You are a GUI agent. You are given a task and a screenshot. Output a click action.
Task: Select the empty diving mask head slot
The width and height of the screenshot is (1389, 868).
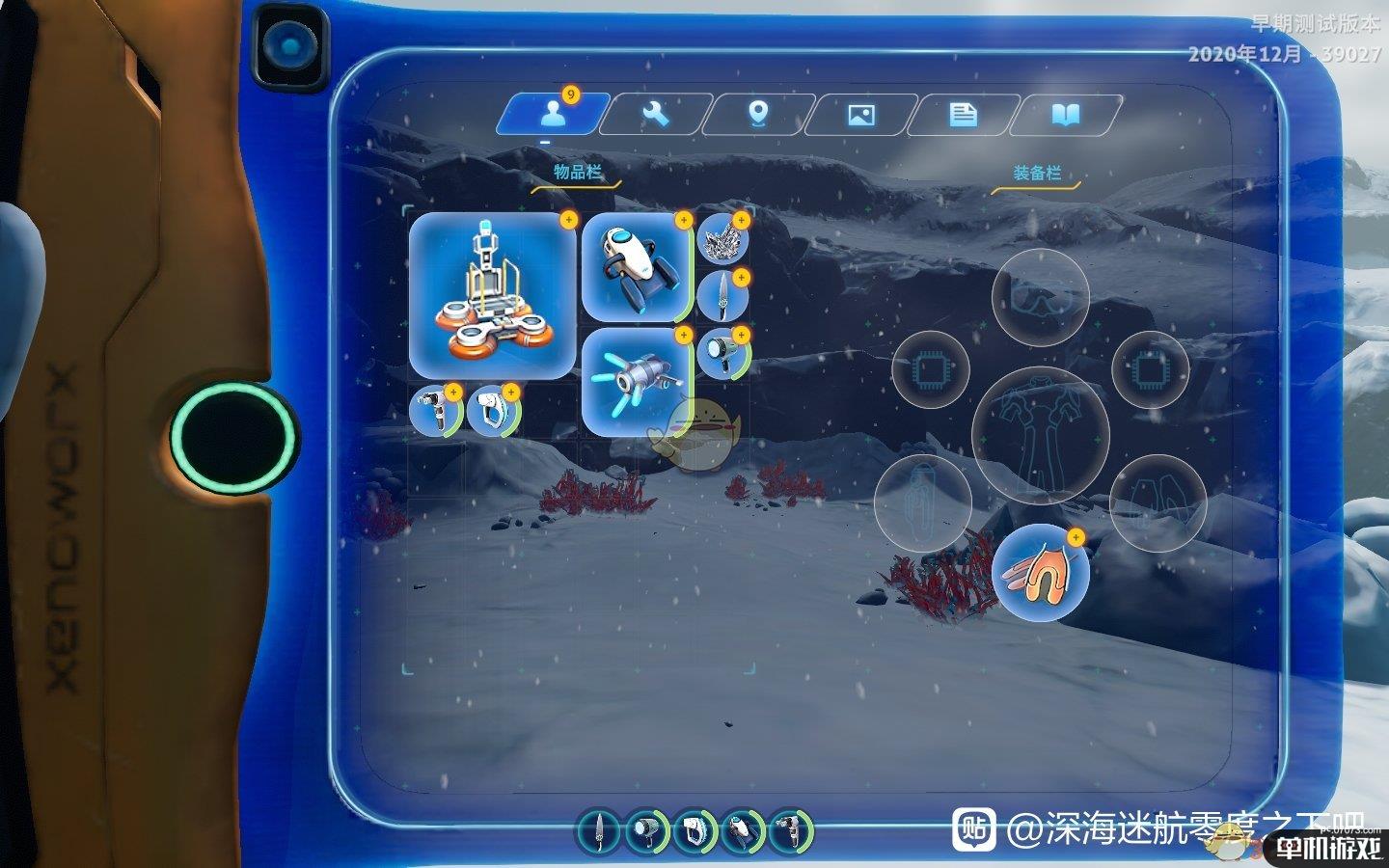point(1041,297)
